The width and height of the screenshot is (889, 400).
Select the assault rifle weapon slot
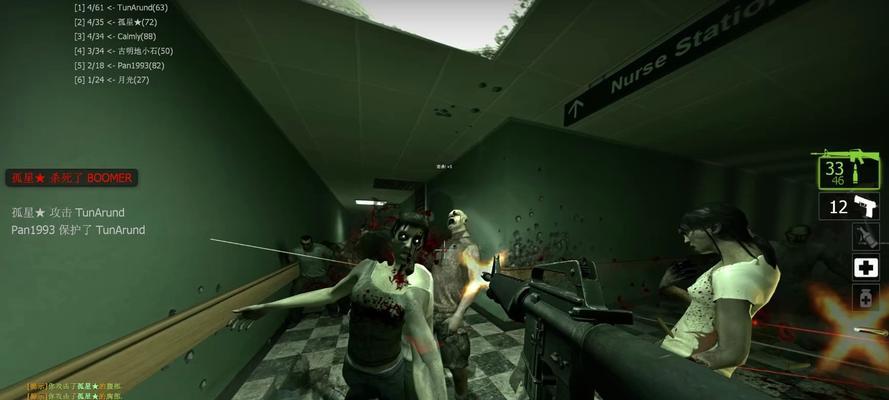849,171
